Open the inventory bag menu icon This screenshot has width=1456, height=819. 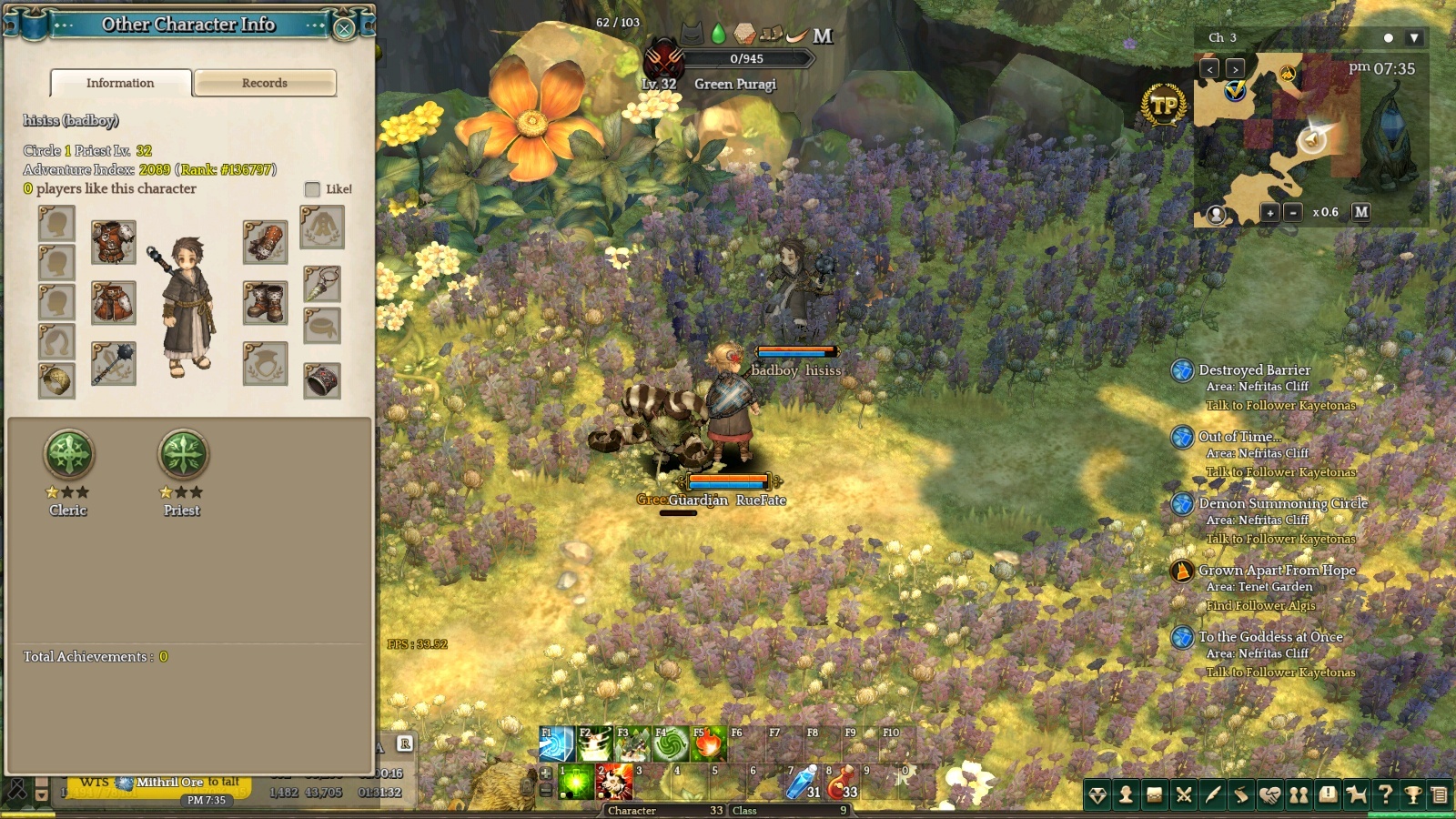[1154, 795]
